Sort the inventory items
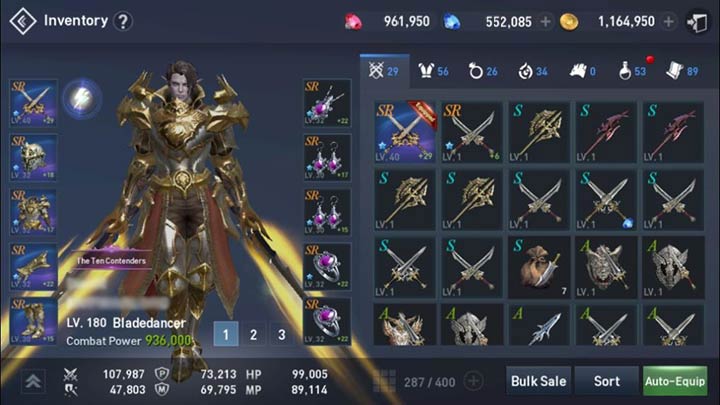720x405 pixels. click(x=607, y=381)
